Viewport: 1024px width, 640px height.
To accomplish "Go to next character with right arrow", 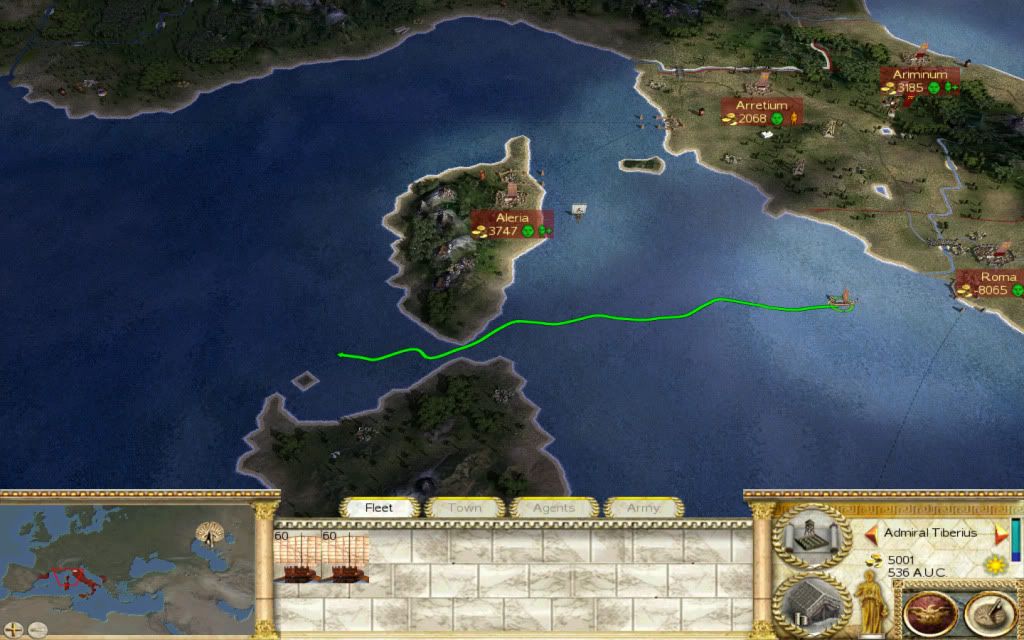I will [997, 533].
